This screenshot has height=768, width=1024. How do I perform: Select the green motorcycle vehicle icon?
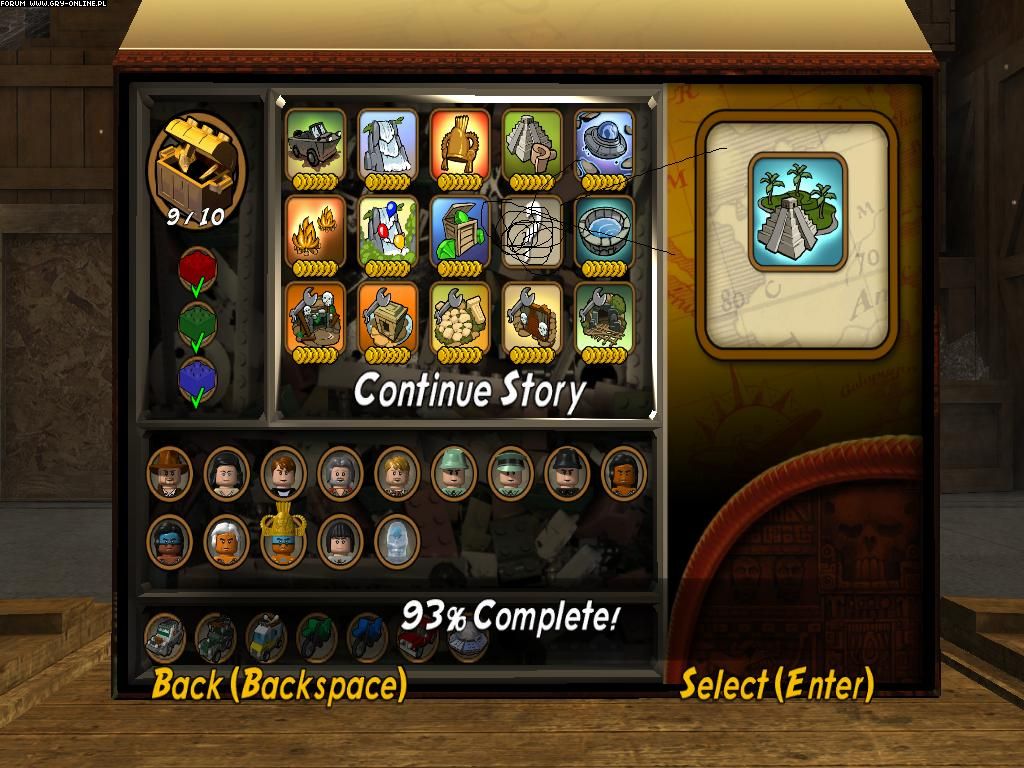coord(316,636)
